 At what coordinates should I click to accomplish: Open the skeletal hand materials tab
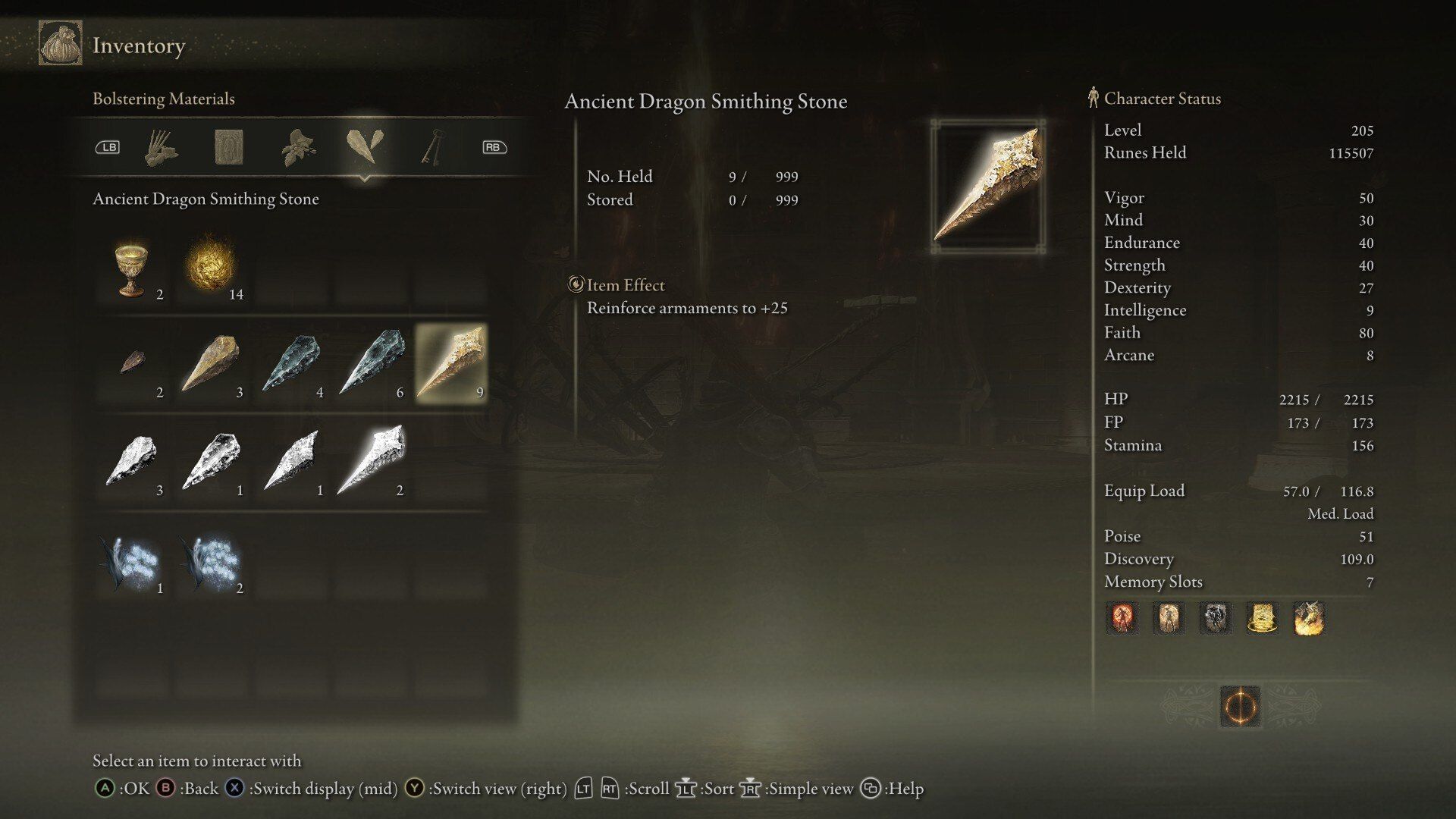(161, 147)
